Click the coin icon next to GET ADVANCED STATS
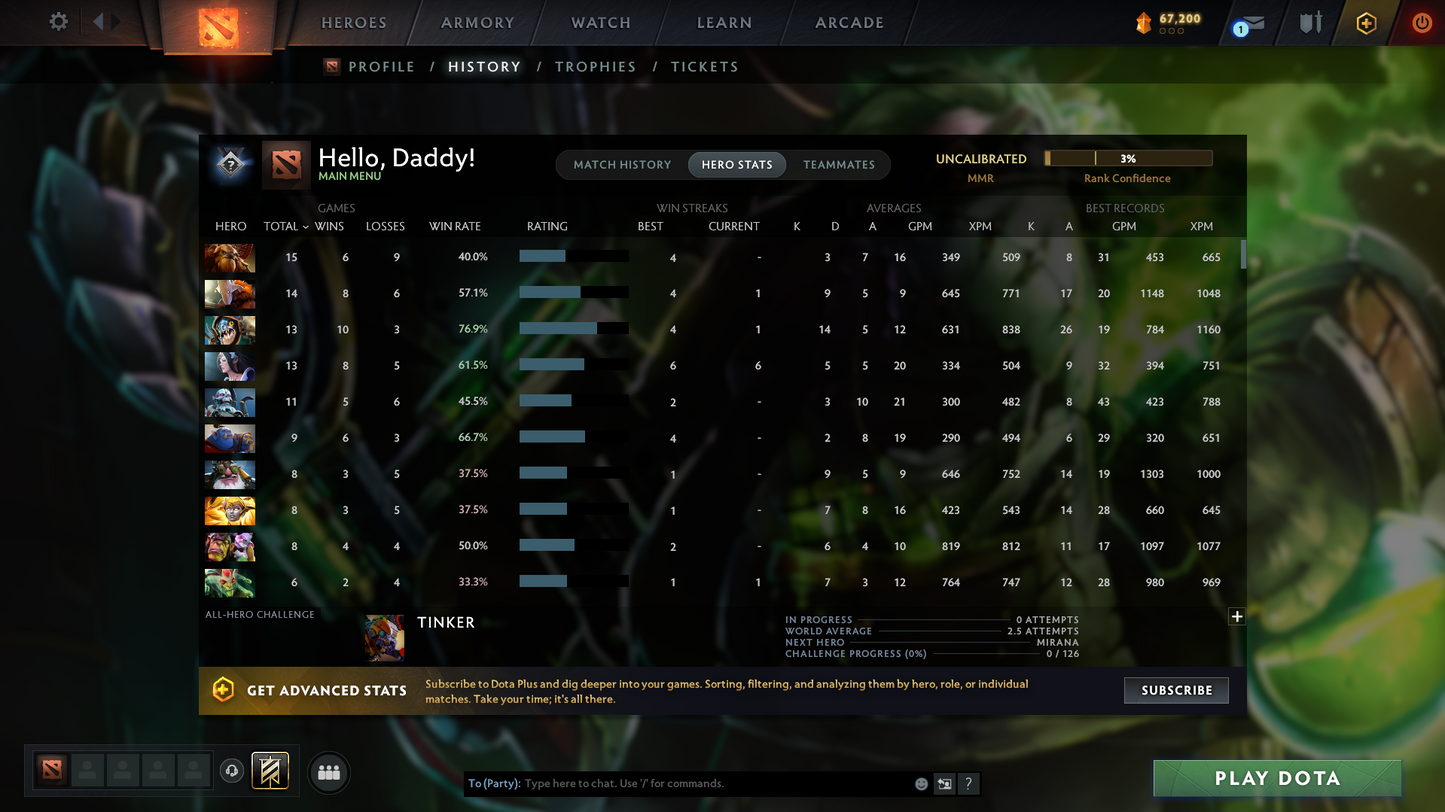 tap(222, 690)
